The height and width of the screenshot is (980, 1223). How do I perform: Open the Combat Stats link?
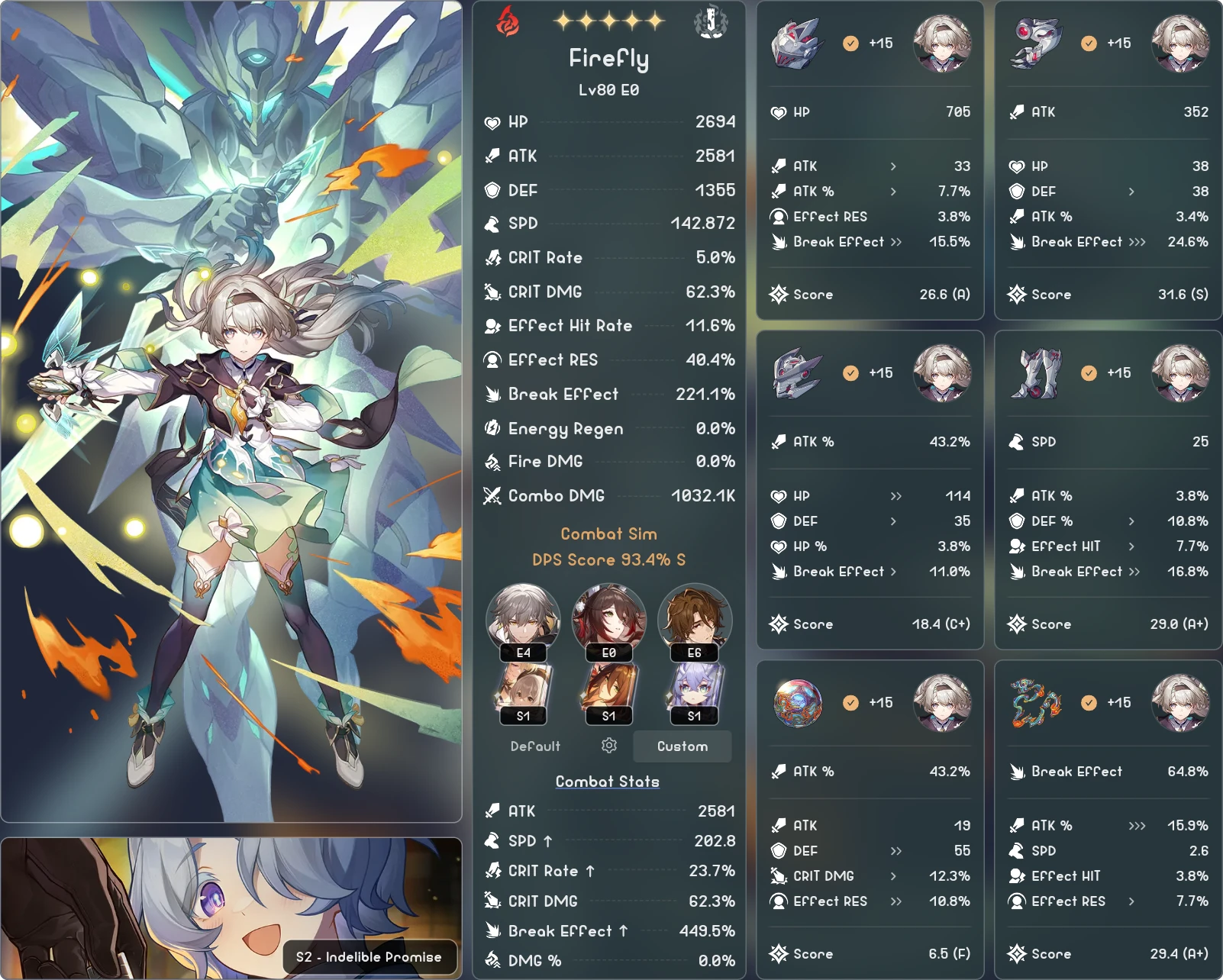(x=608, y=781)
